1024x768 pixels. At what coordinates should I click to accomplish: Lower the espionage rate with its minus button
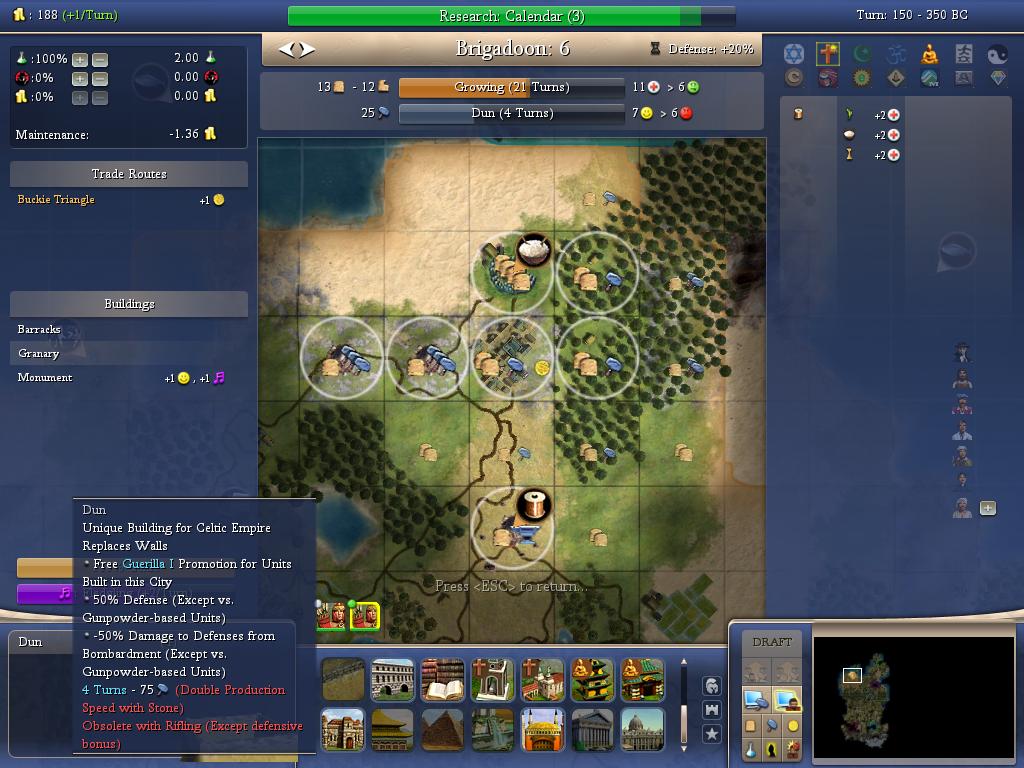pos(99,78)
